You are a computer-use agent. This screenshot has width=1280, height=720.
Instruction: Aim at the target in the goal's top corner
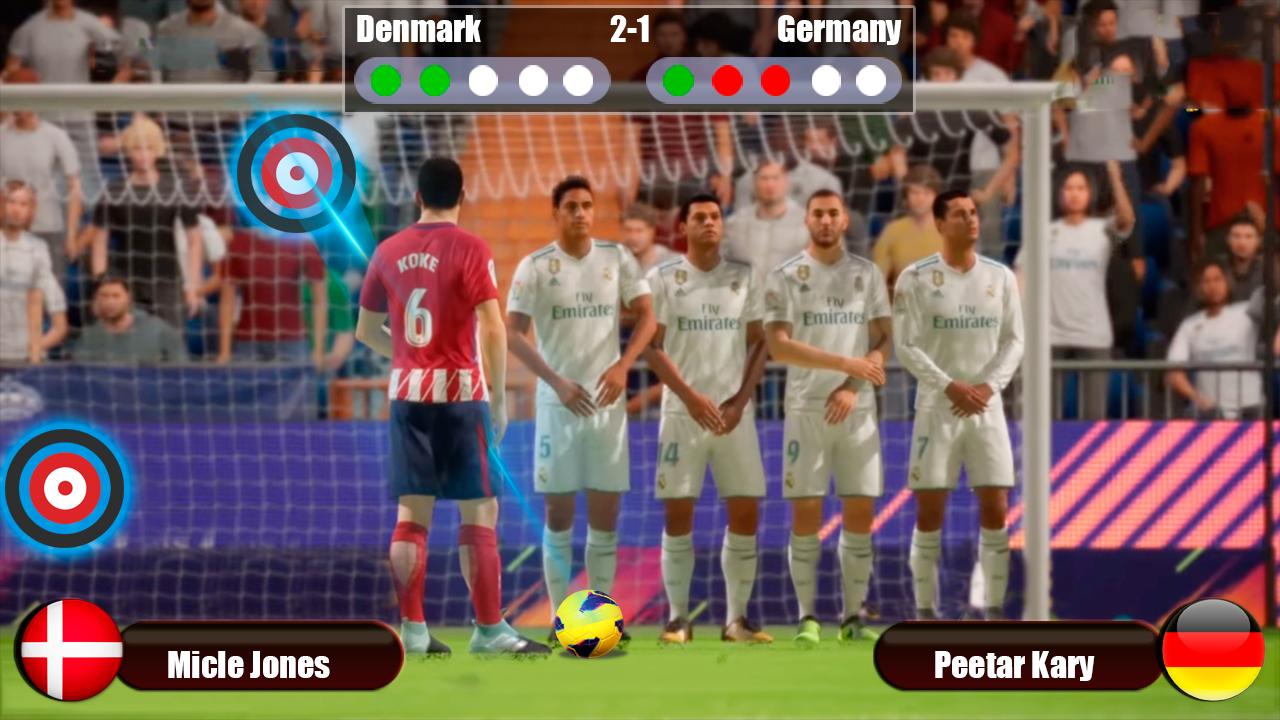pyautogui.click(x=296, y=173)
